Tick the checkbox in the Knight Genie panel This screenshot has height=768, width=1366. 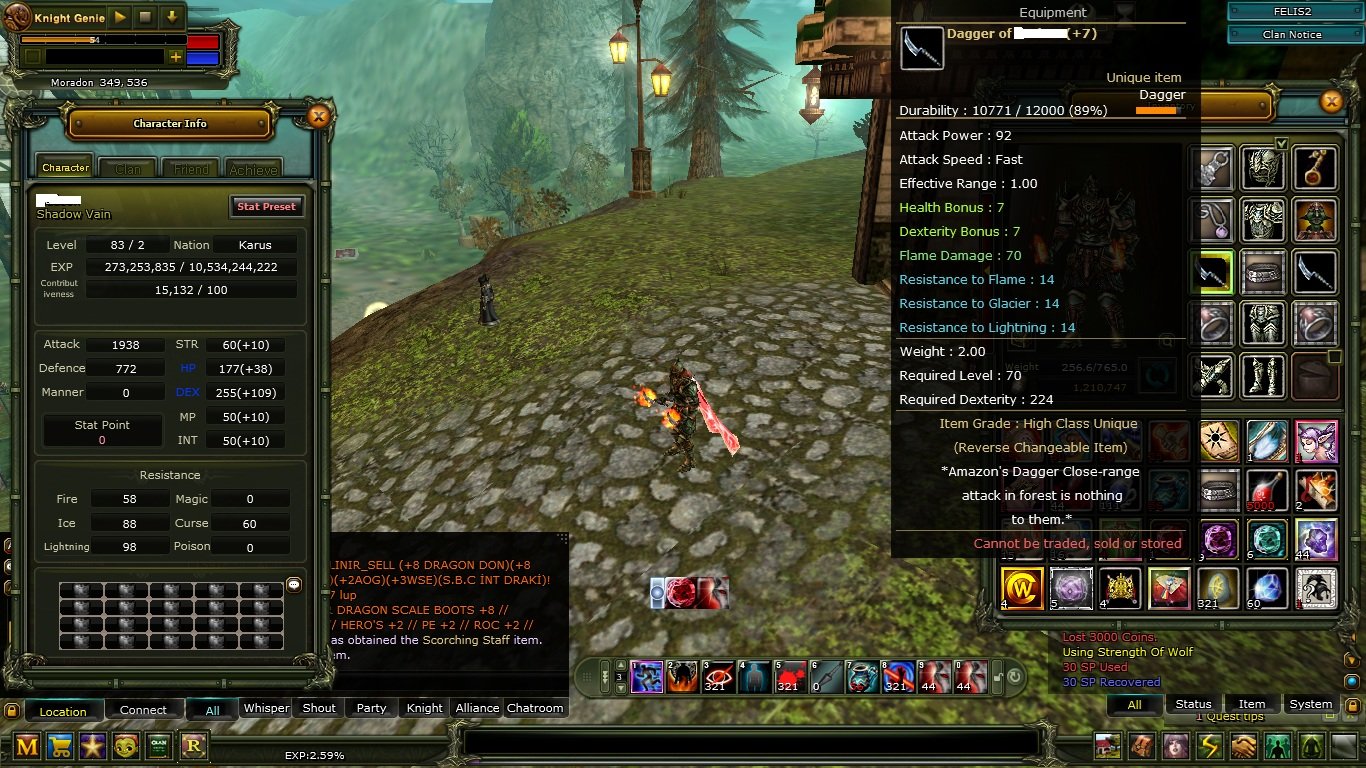point(33,57)
